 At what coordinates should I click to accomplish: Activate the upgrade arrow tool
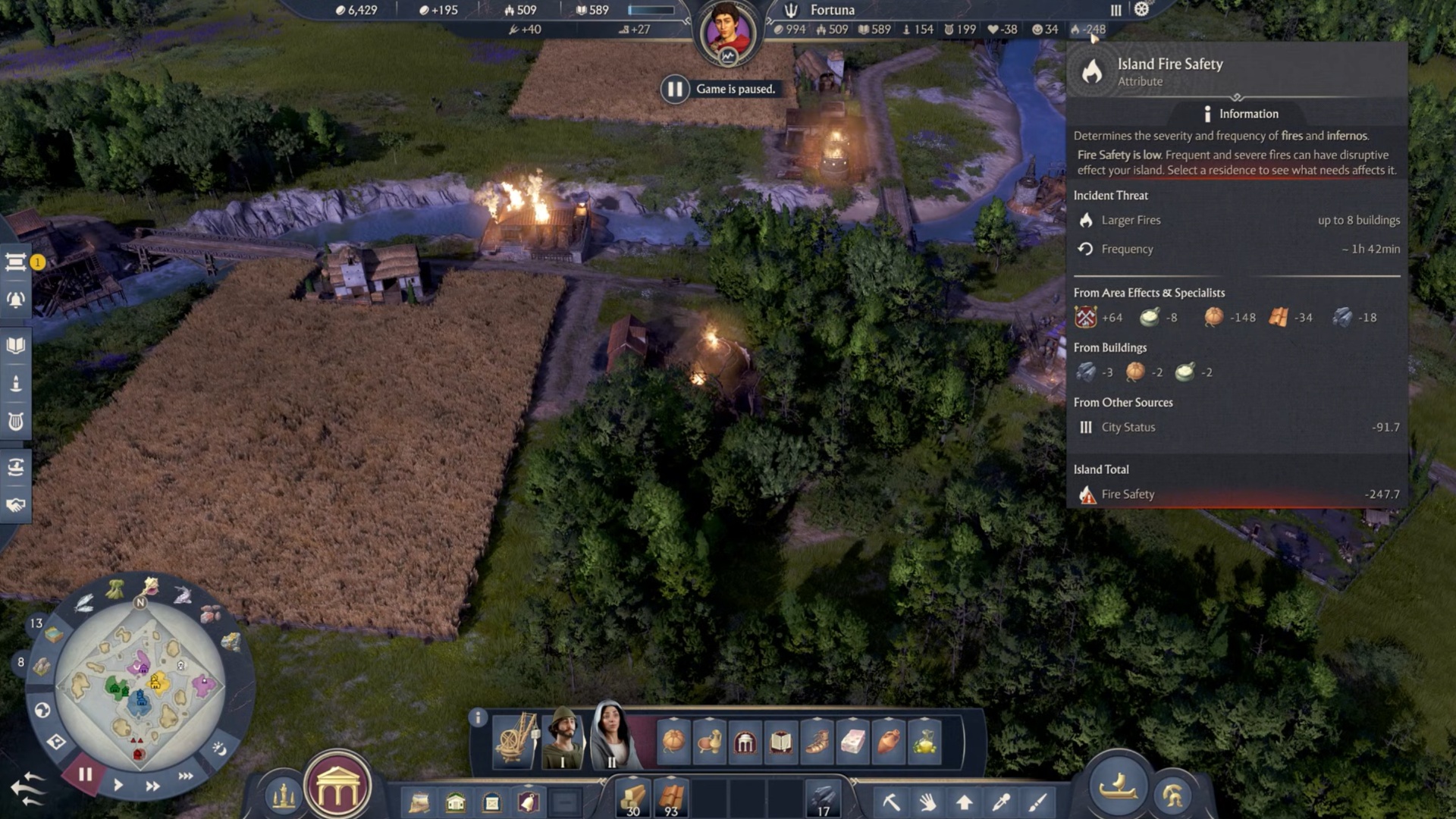click(x=964, y=801)
